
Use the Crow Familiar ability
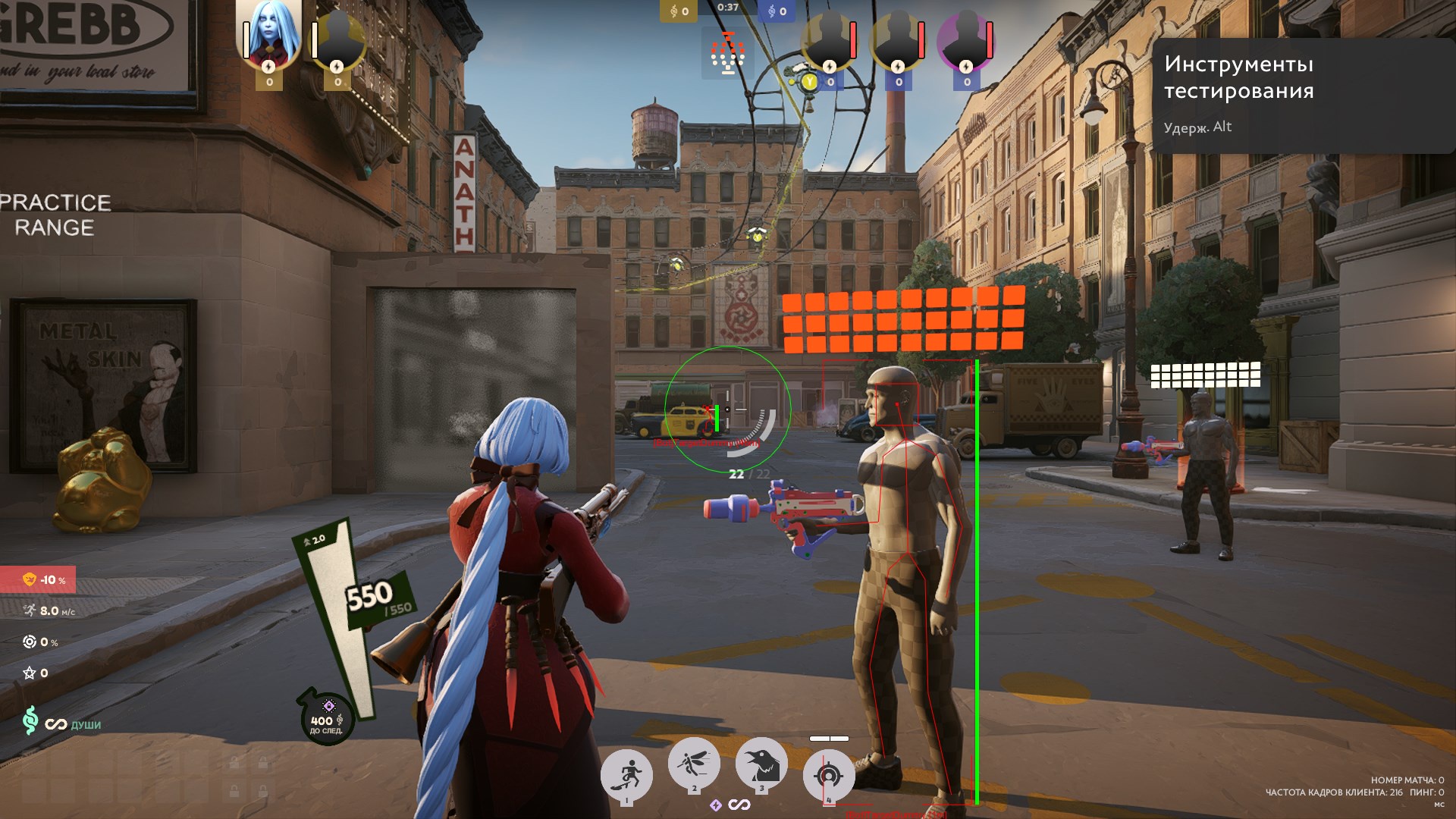761,763
